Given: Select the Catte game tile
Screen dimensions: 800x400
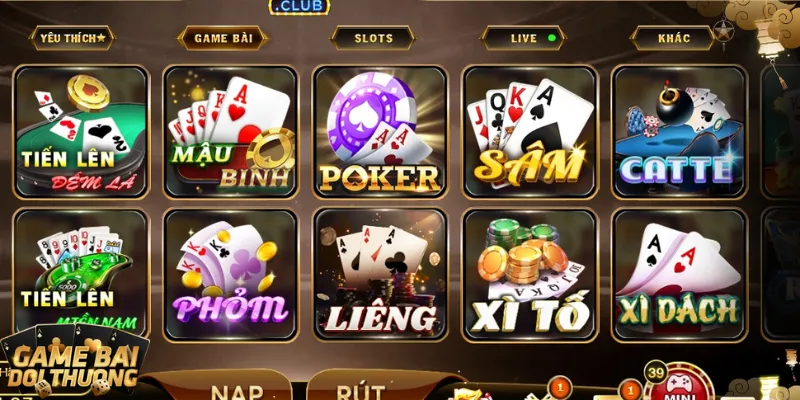Looking at the screenshot, I should (678, 131).
